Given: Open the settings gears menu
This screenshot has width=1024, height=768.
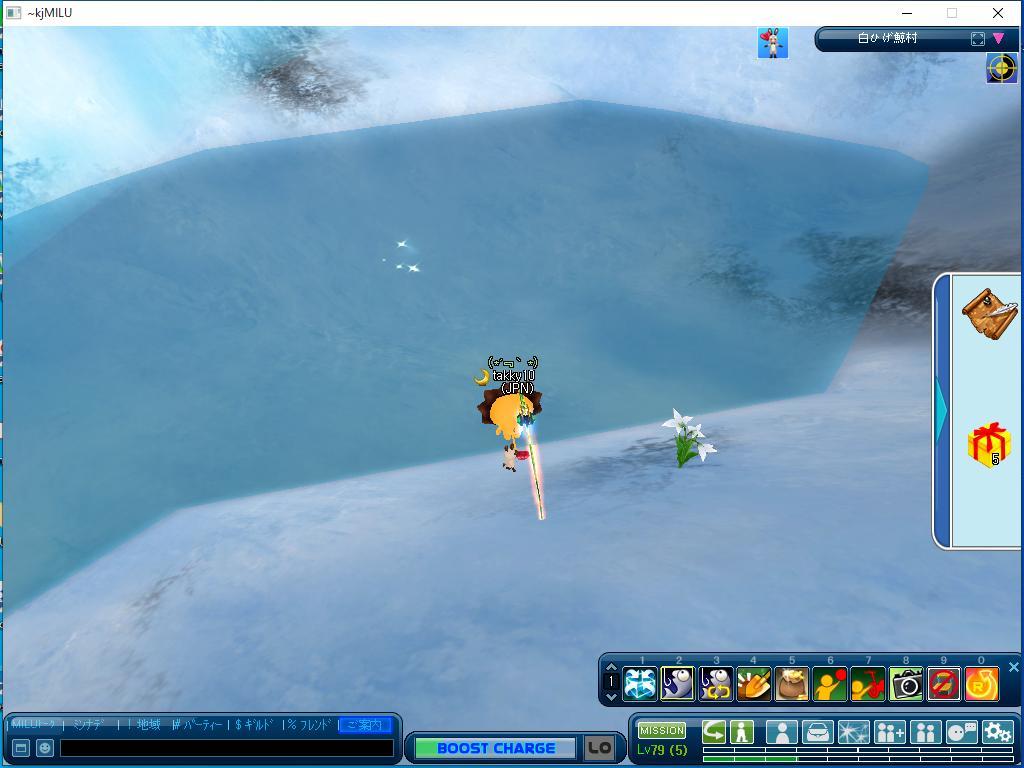Looking at the screenshot, I should click(997, 733).
